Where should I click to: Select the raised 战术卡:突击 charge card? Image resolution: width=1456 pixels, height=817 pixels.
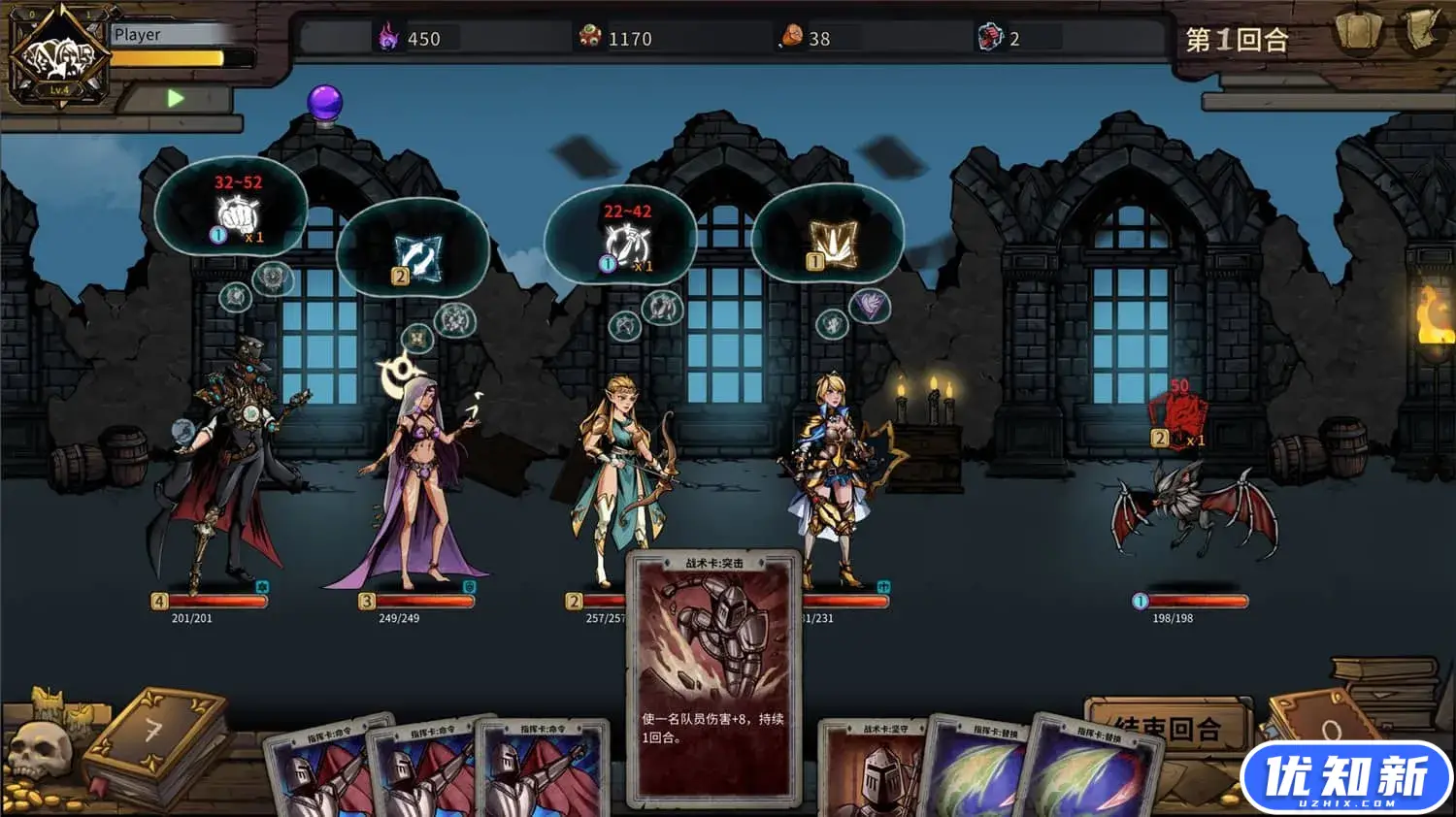713,677
